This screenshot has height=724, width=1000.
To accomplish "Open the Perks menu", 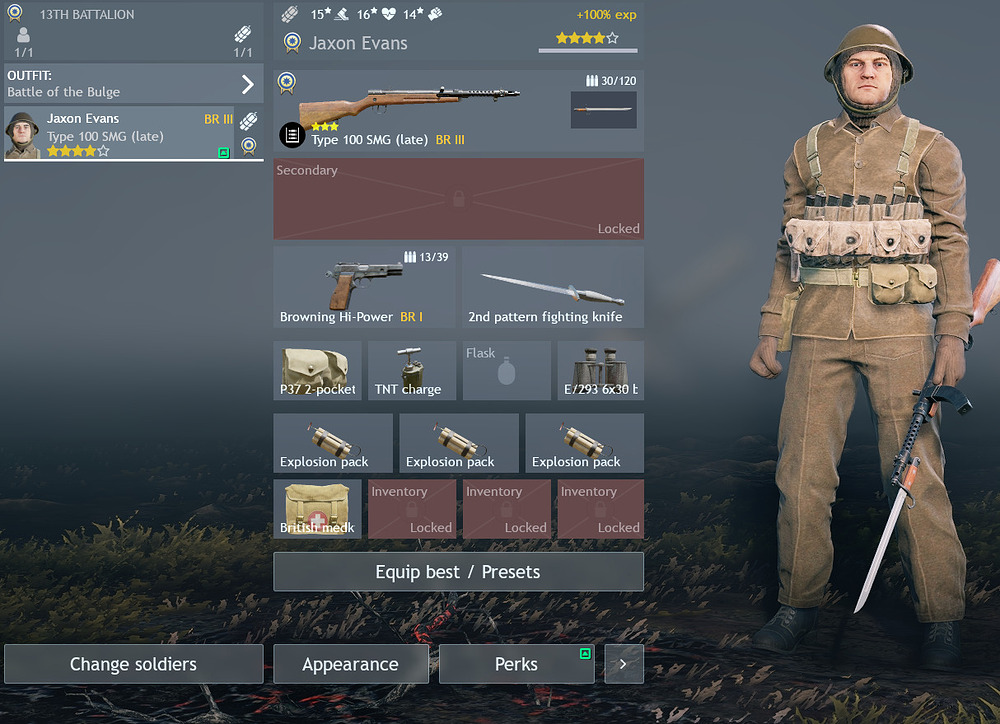I will click(516, 664).
